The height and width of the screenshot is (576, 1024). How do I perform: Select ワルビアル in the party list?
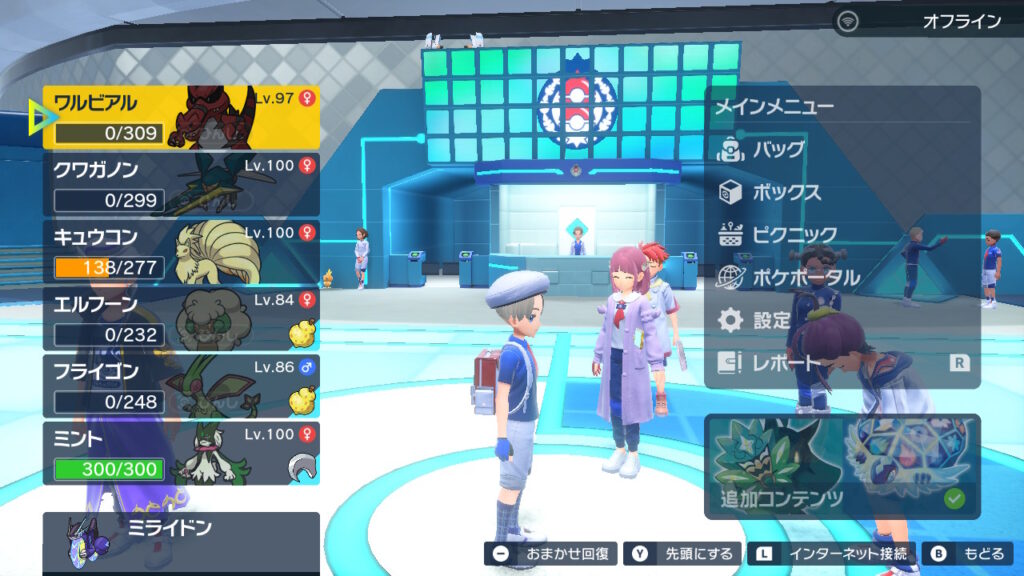click(x=180, y=117)
